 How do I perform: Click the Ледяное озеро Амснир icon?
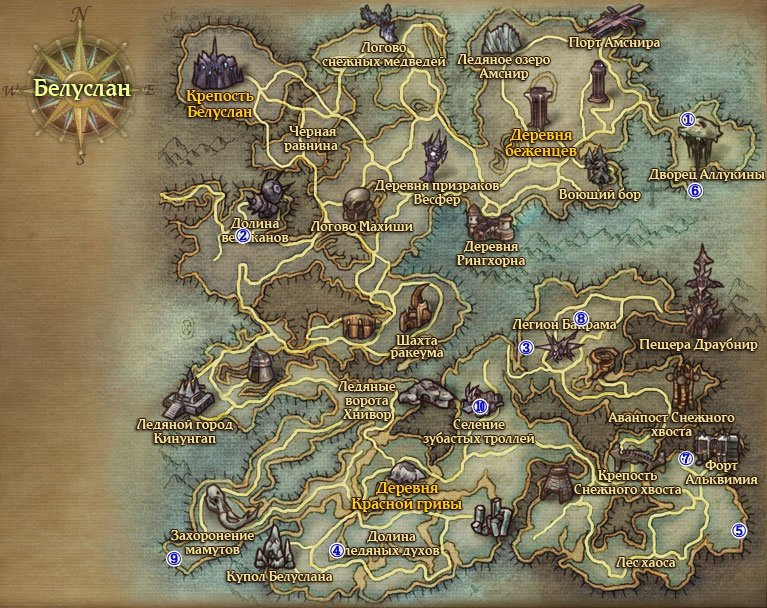(x=498, y=38)
